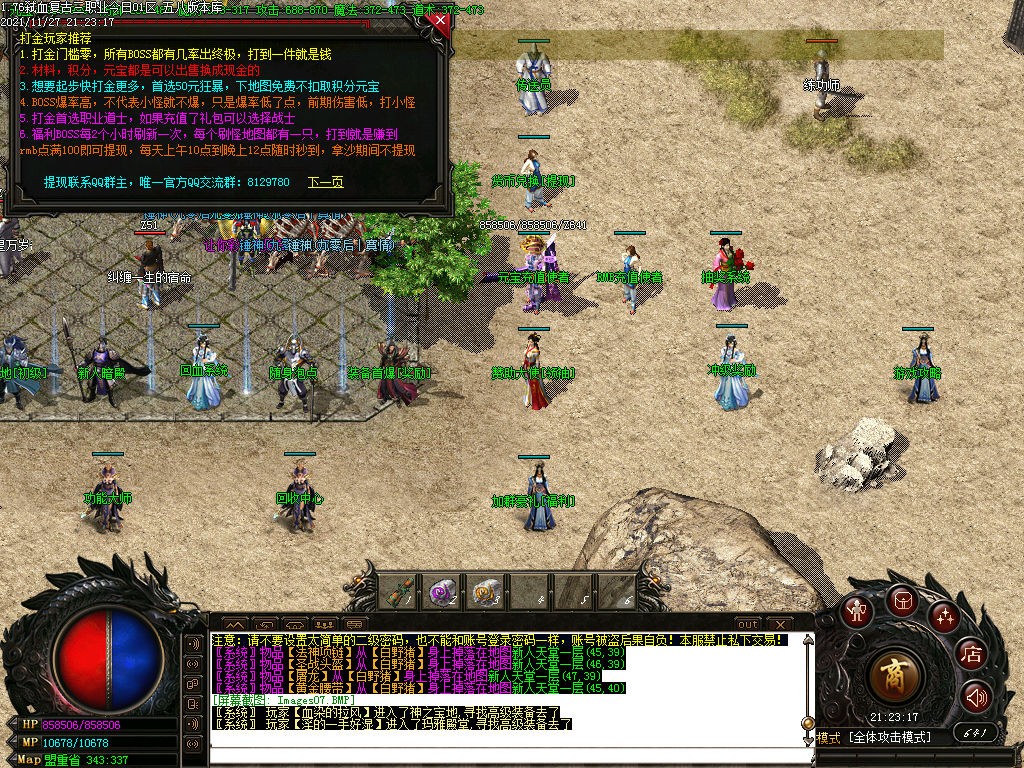Screen dimensions: 1024x768
Task: Toggle the sound speaker icon
Action: [x=976, y=697]
